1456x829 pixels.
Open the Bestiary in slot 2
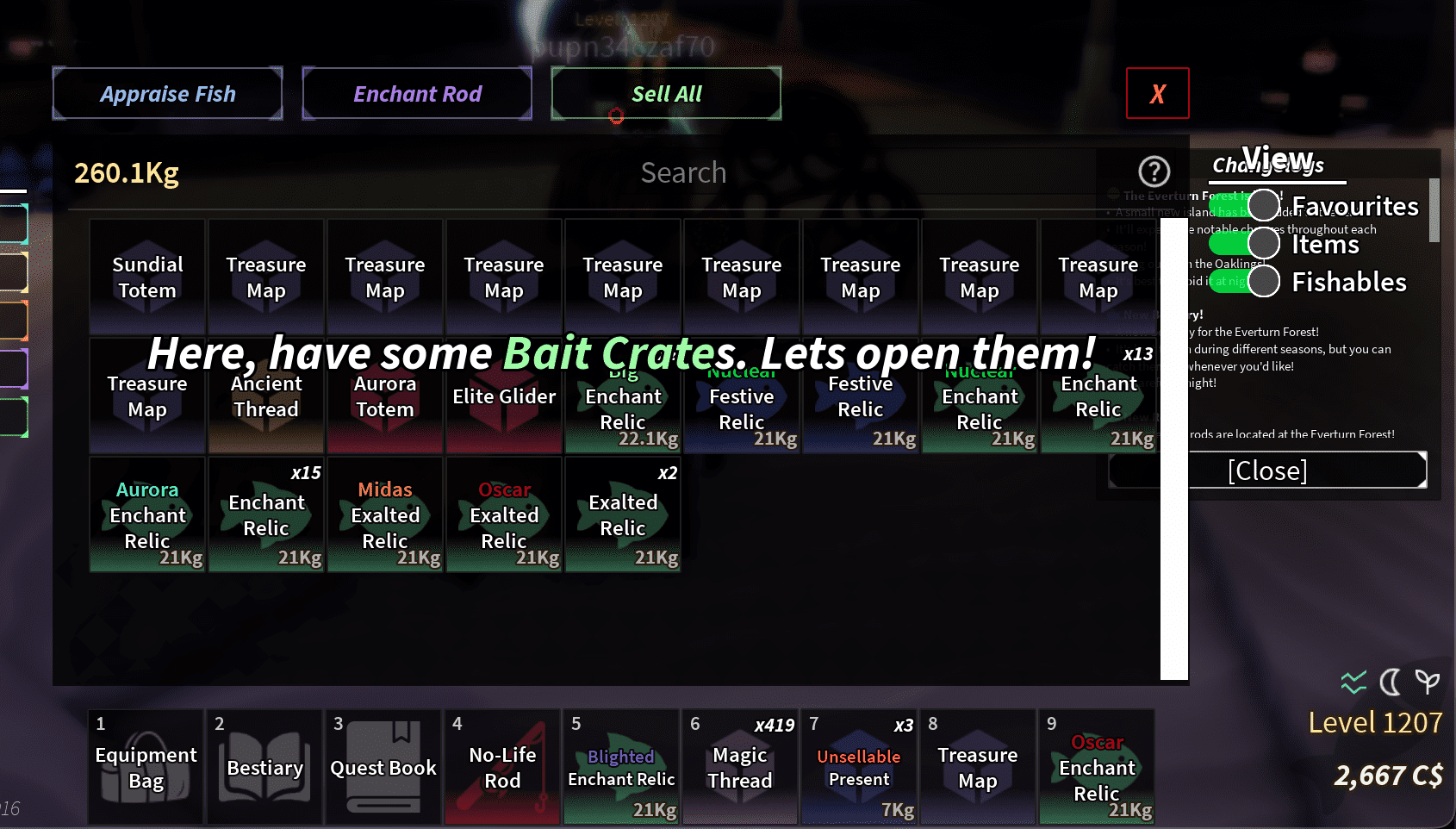(264, 767)
